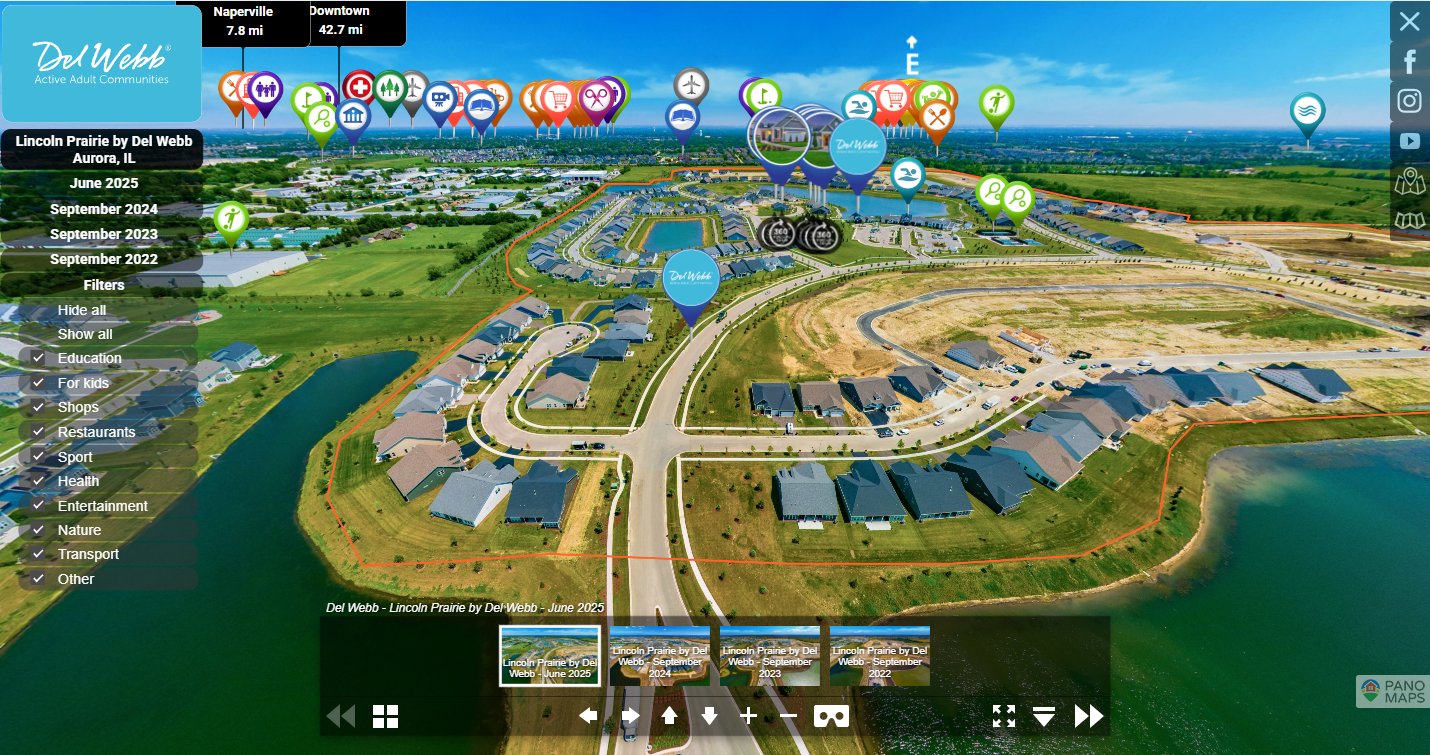Screen dimensions: 1430x755
Task: Click the Del Webb logo
Action: tap(101, 64)
